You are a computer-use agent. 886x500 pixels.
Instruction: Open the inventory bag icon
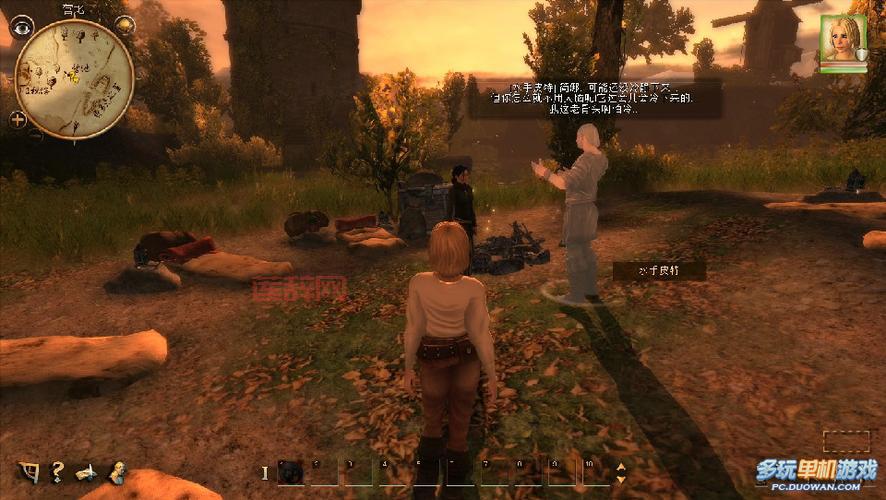pos(29,470)
